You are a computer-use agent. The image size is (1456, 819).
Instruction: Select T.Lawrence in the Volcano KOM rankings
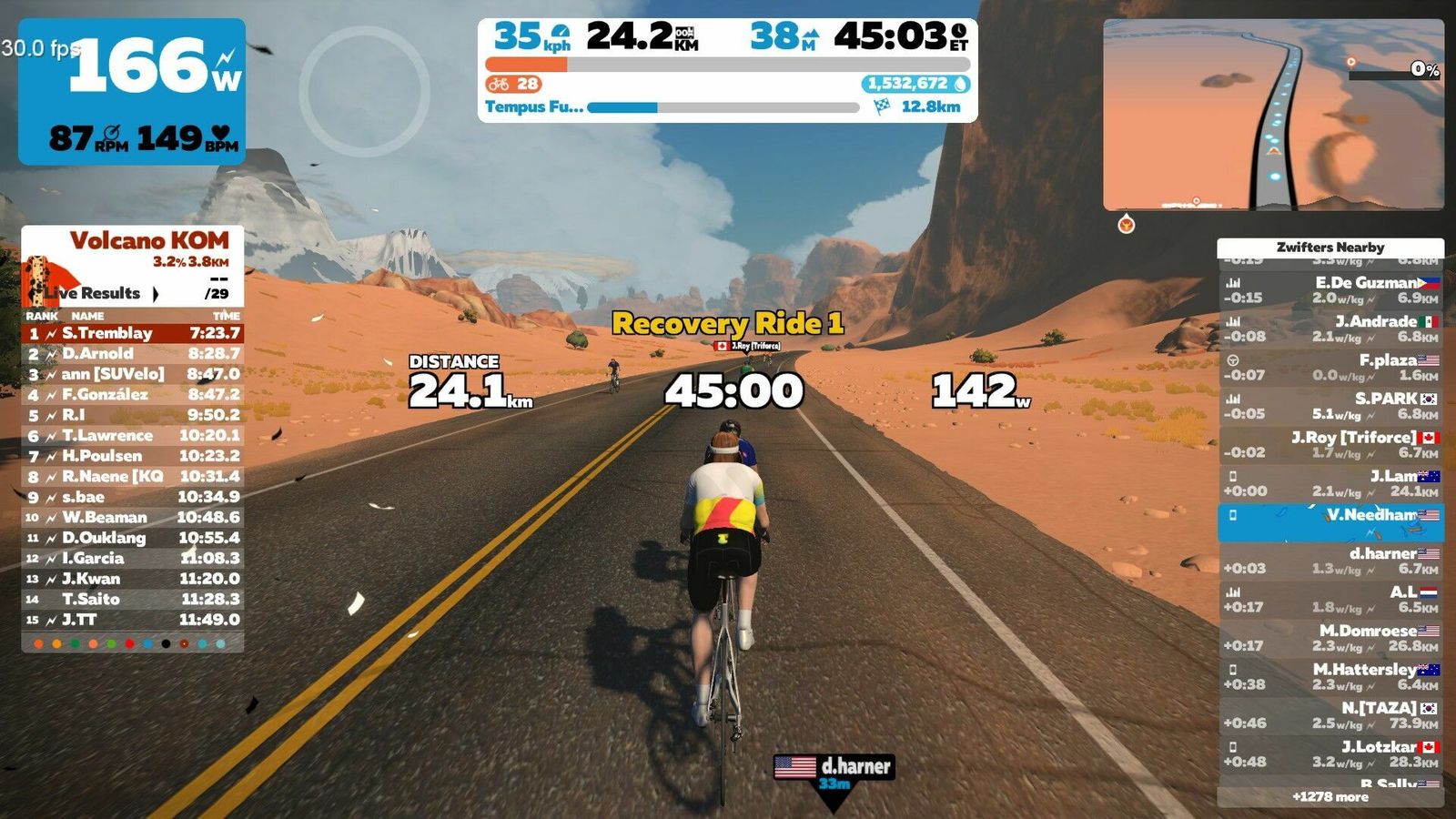tap(133, 435)
